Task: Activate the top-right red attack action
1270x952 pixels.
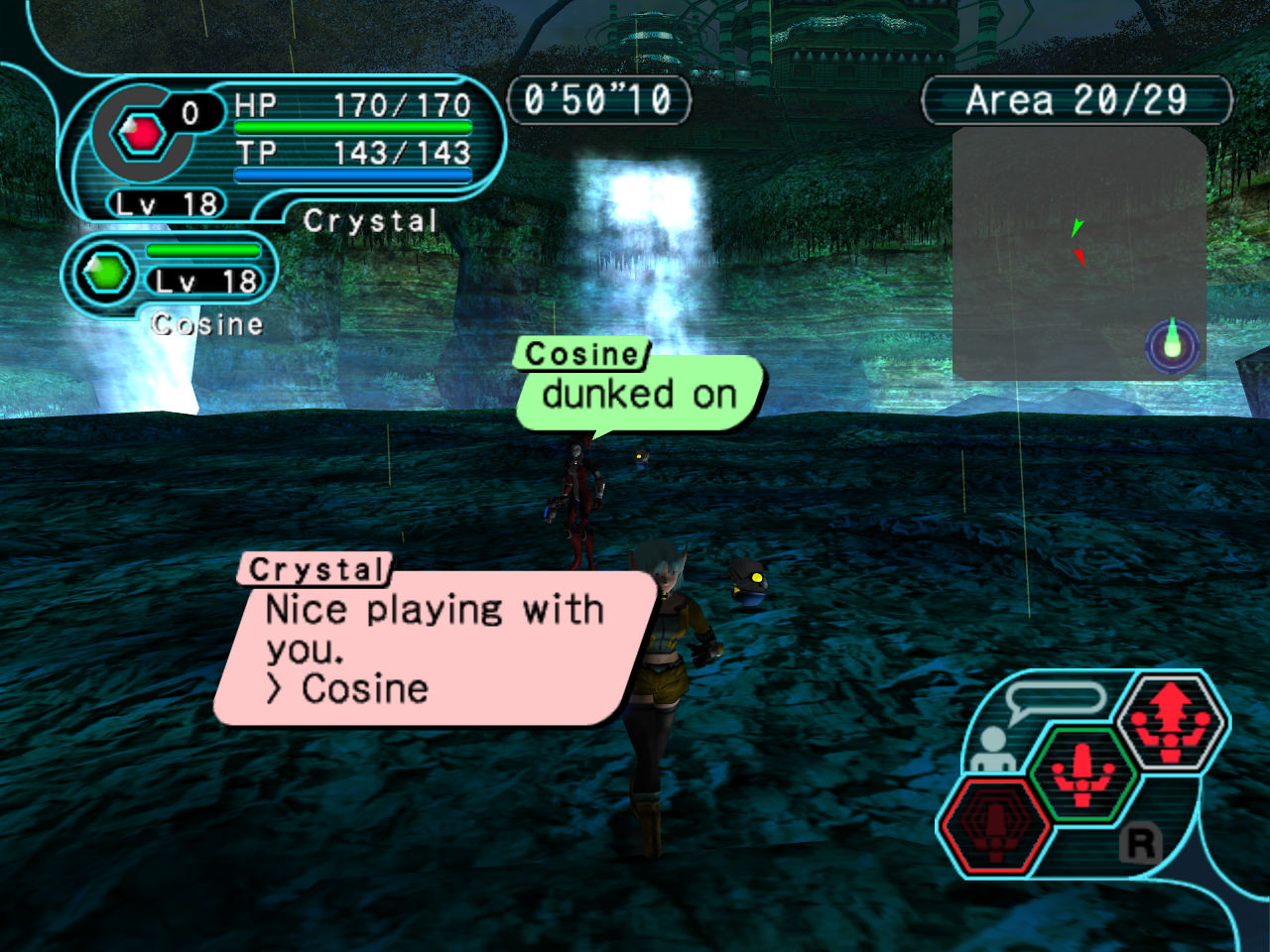Action: click(1172, 721)
